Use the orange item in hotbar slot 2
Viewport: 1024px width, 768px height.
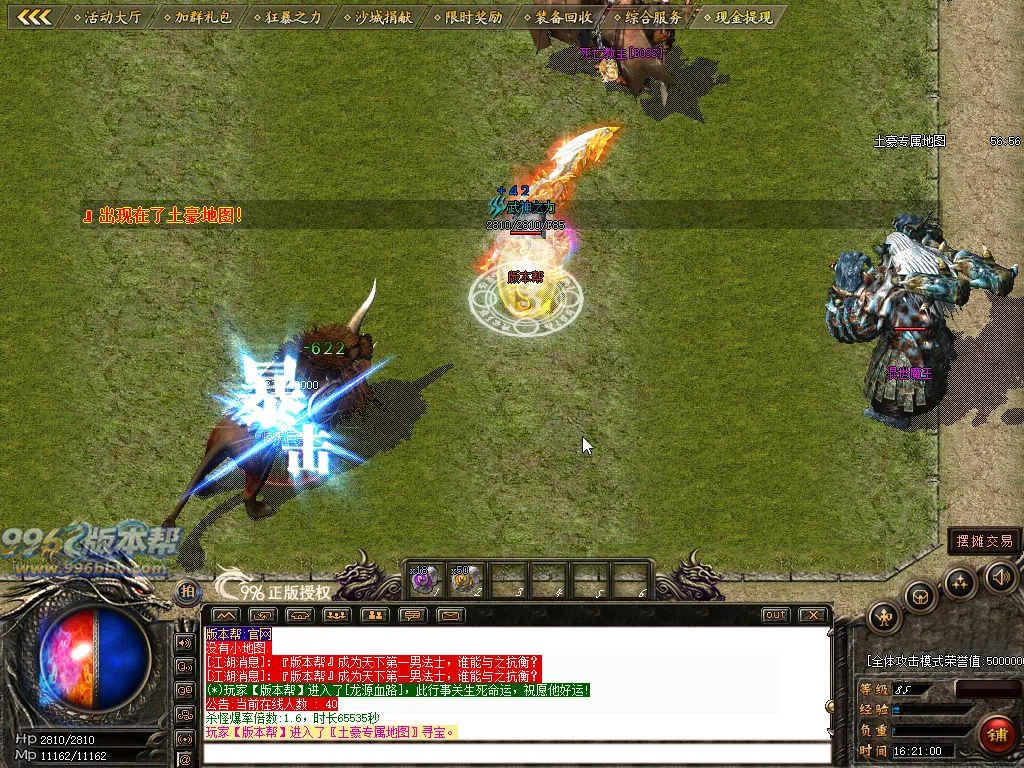[x=465, y=579]
